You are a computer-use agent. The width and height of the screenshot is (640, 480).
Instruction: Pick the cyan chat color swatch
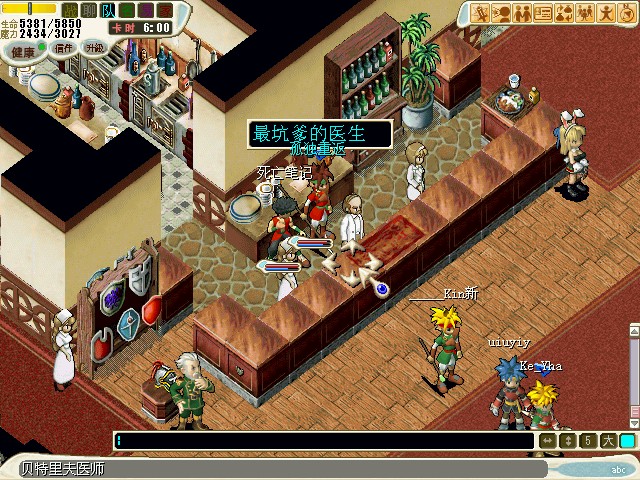point(627,440)
